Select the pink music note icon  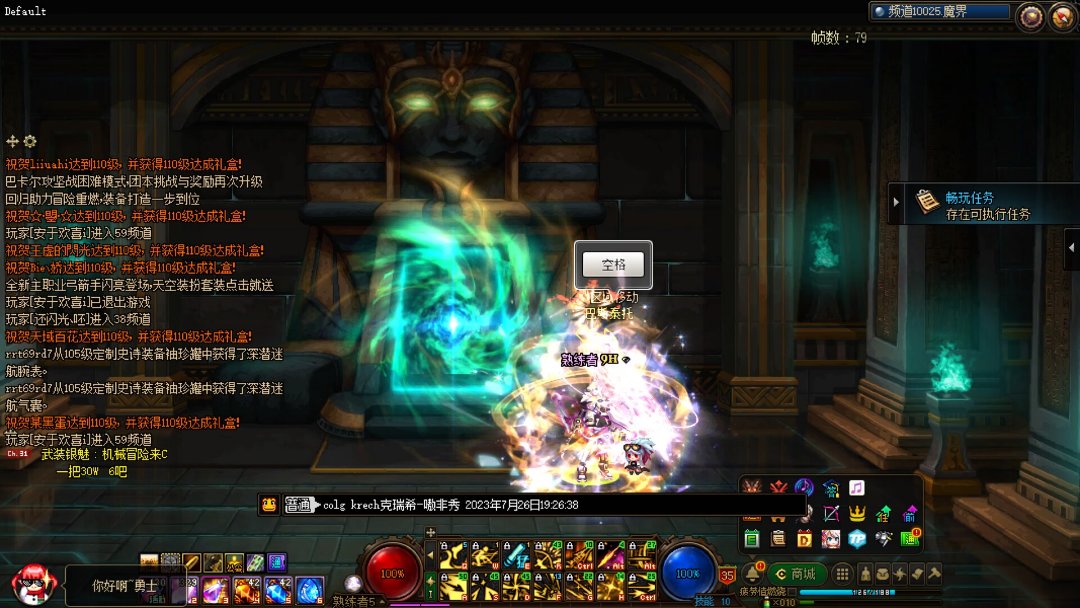pos(857,488)
